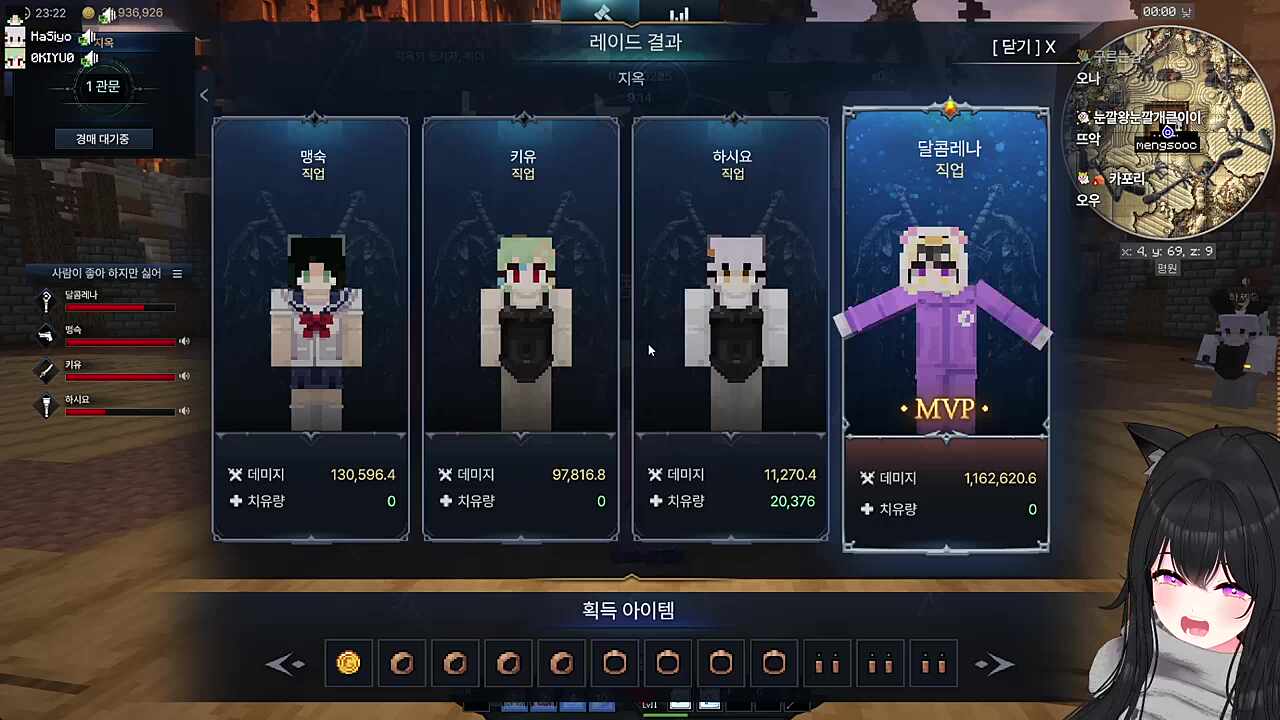Click the flashlight class icon beside 하시요
This screenshot has width=1280, height=720.
pyautogui.click(x=46, y=405)
